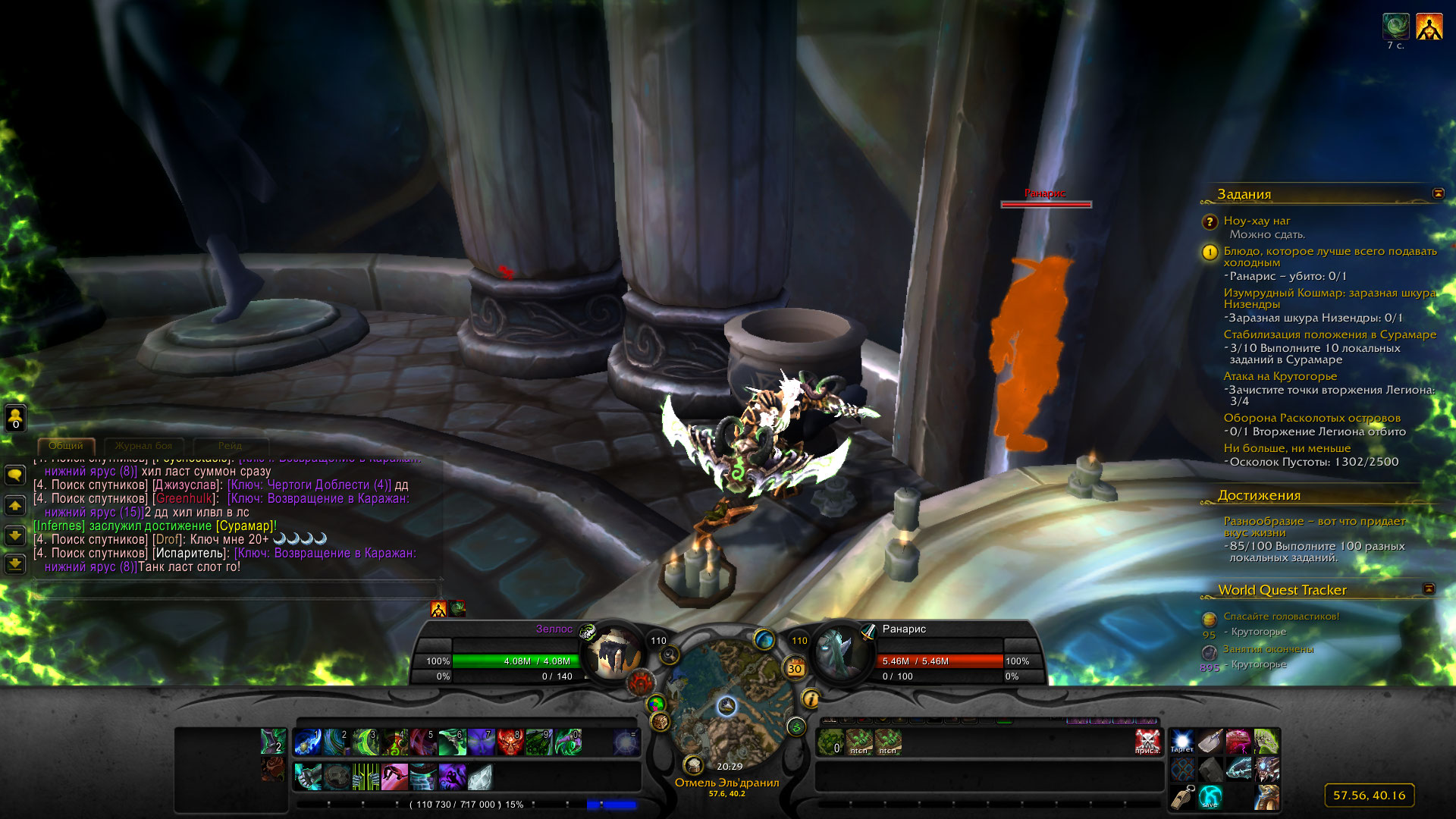1456x819 pixels.
Task: Open the Журнал боя combat log tab
Action: (143, 446)
